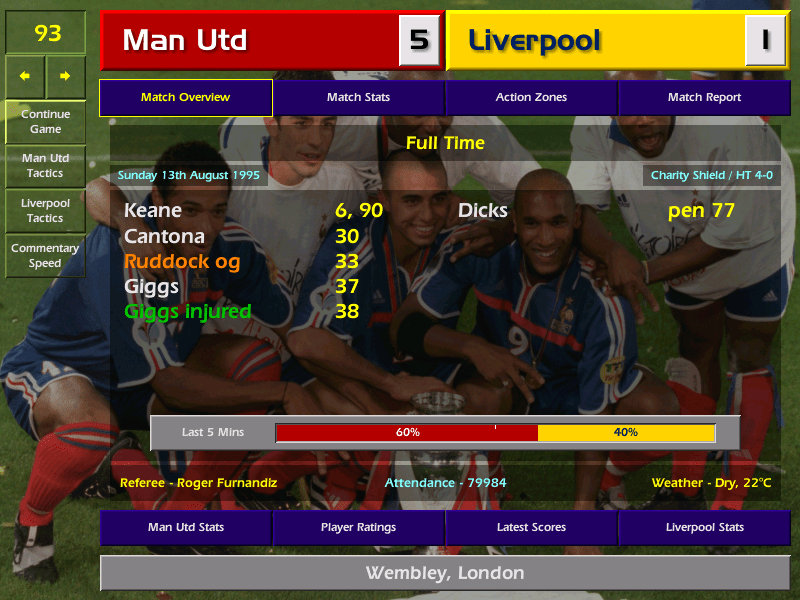
Task: Change the Commentary Speed
Action: [x=45, y=255]
